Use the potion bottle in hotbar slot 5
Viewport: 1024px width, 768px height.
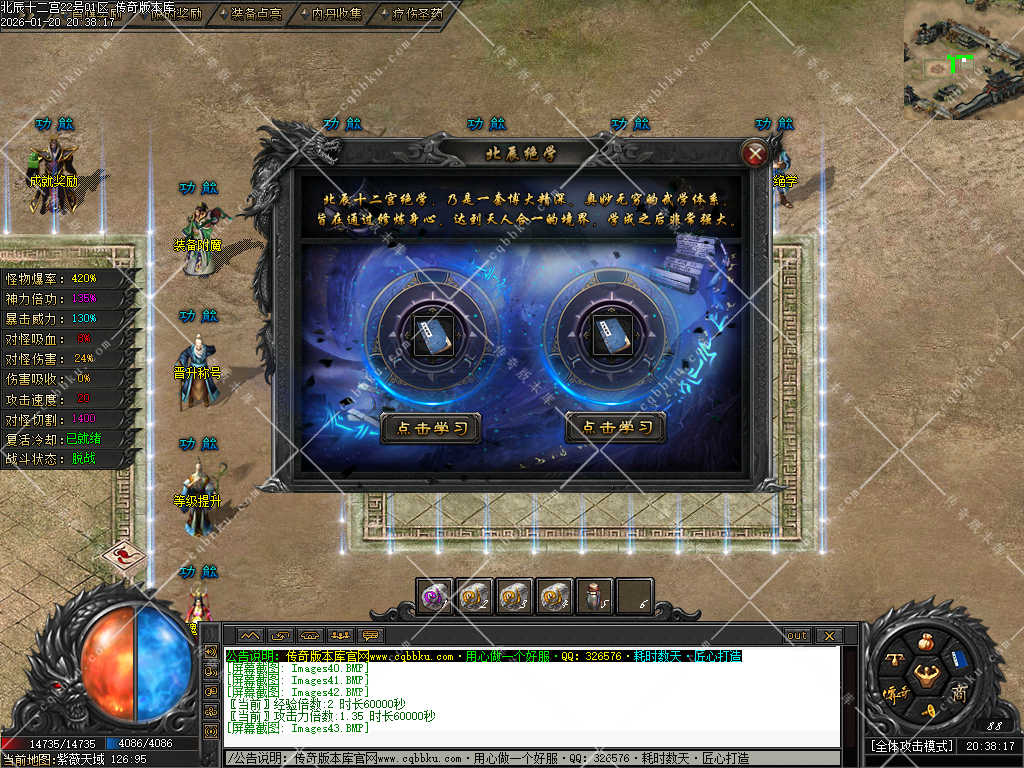point(595,597)
